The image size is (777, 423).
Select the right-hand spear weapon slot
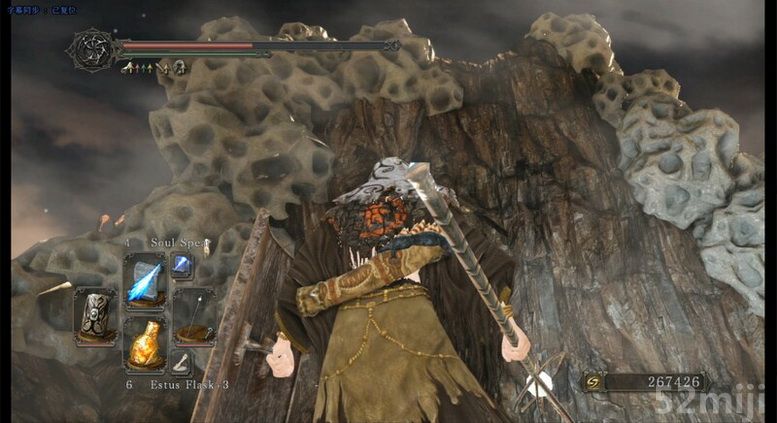193,316
